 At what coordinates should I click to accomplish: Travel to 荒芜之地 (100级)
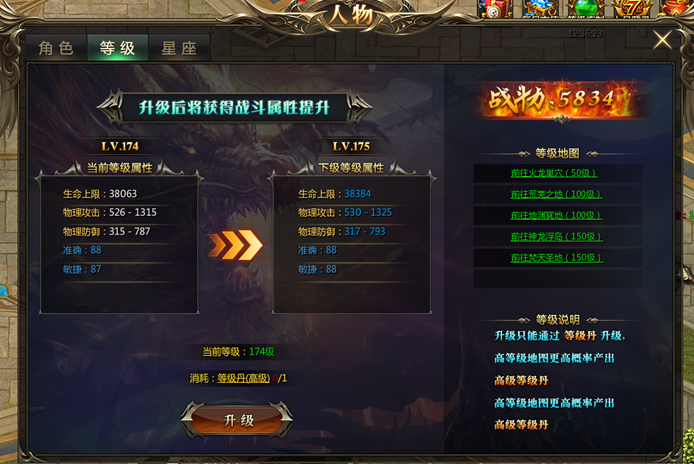coord(556,194)
